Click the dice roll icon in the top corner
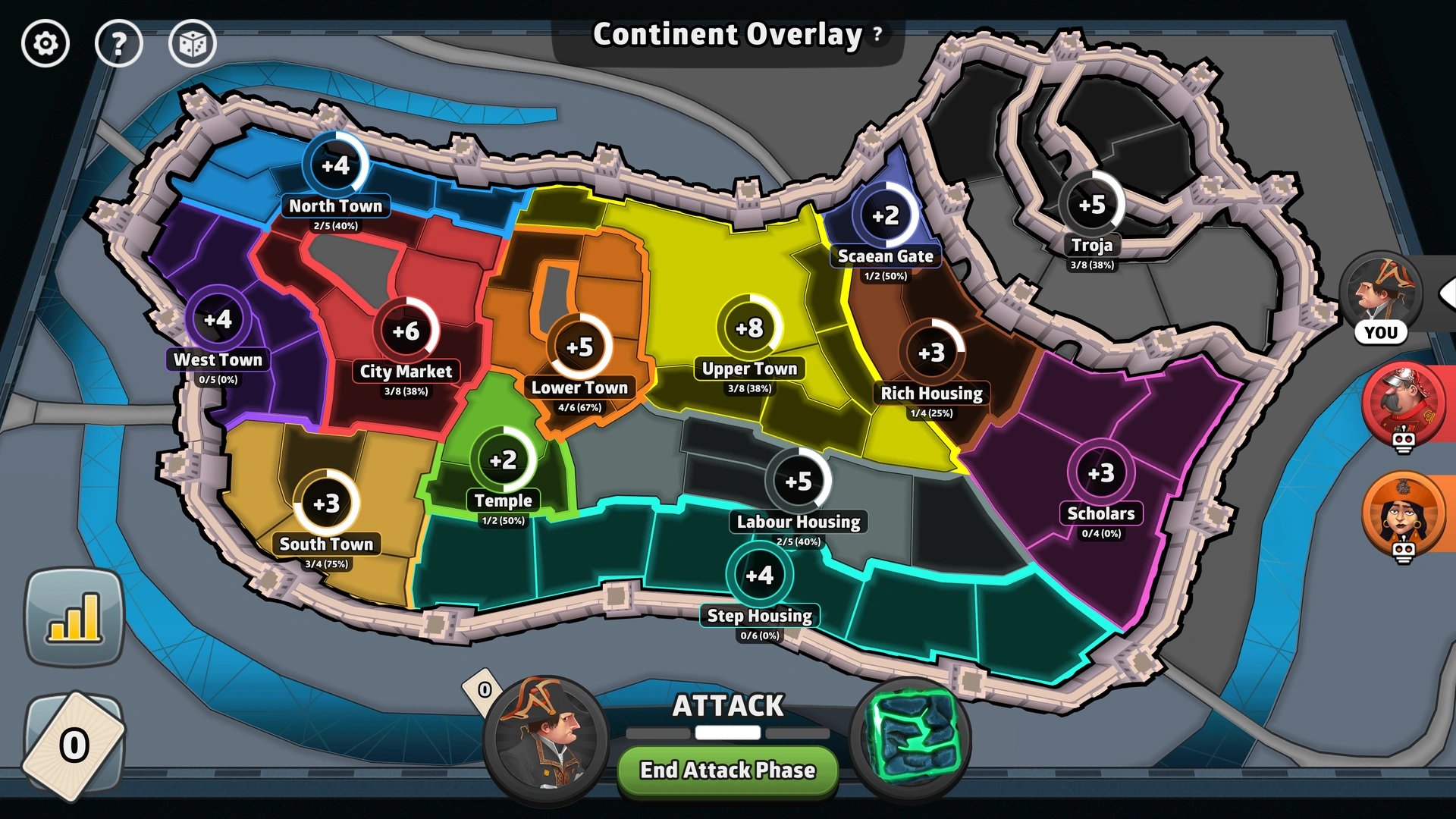This screenshot has width=1456, height=819. tap(193, 44)
